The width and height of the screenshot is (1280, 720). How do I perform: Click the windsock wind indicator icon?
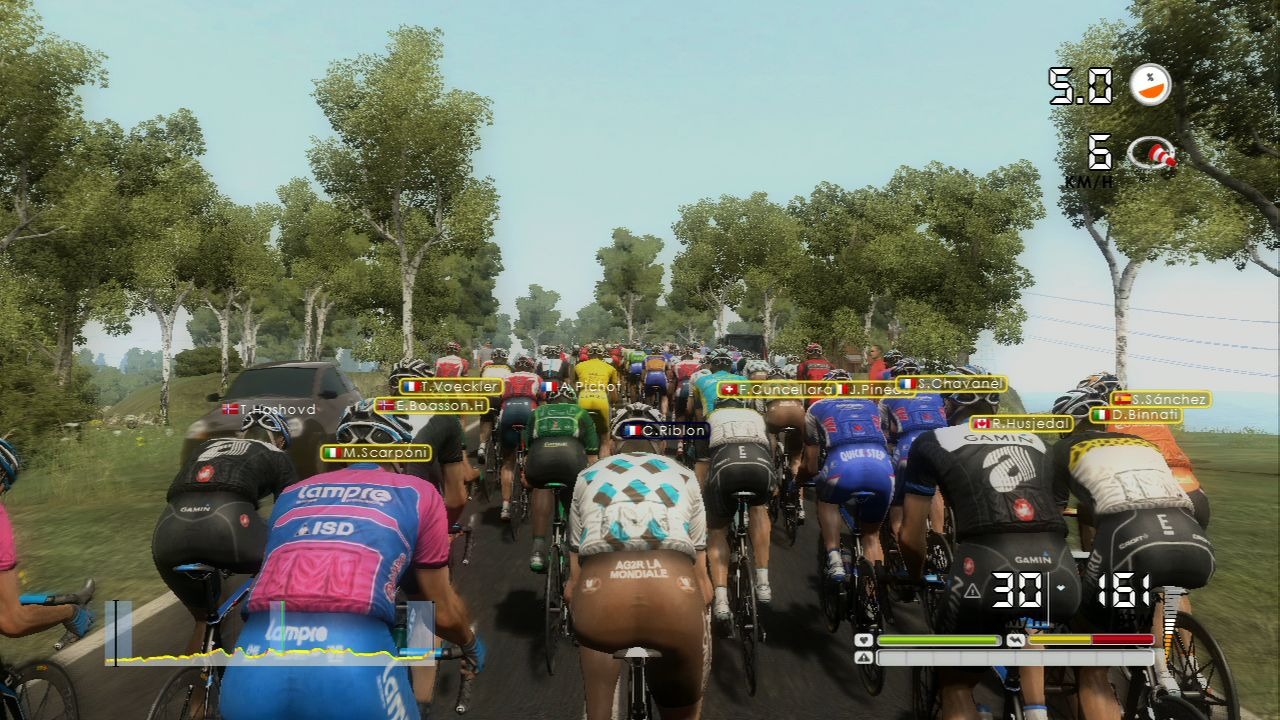pos(1152,154)
